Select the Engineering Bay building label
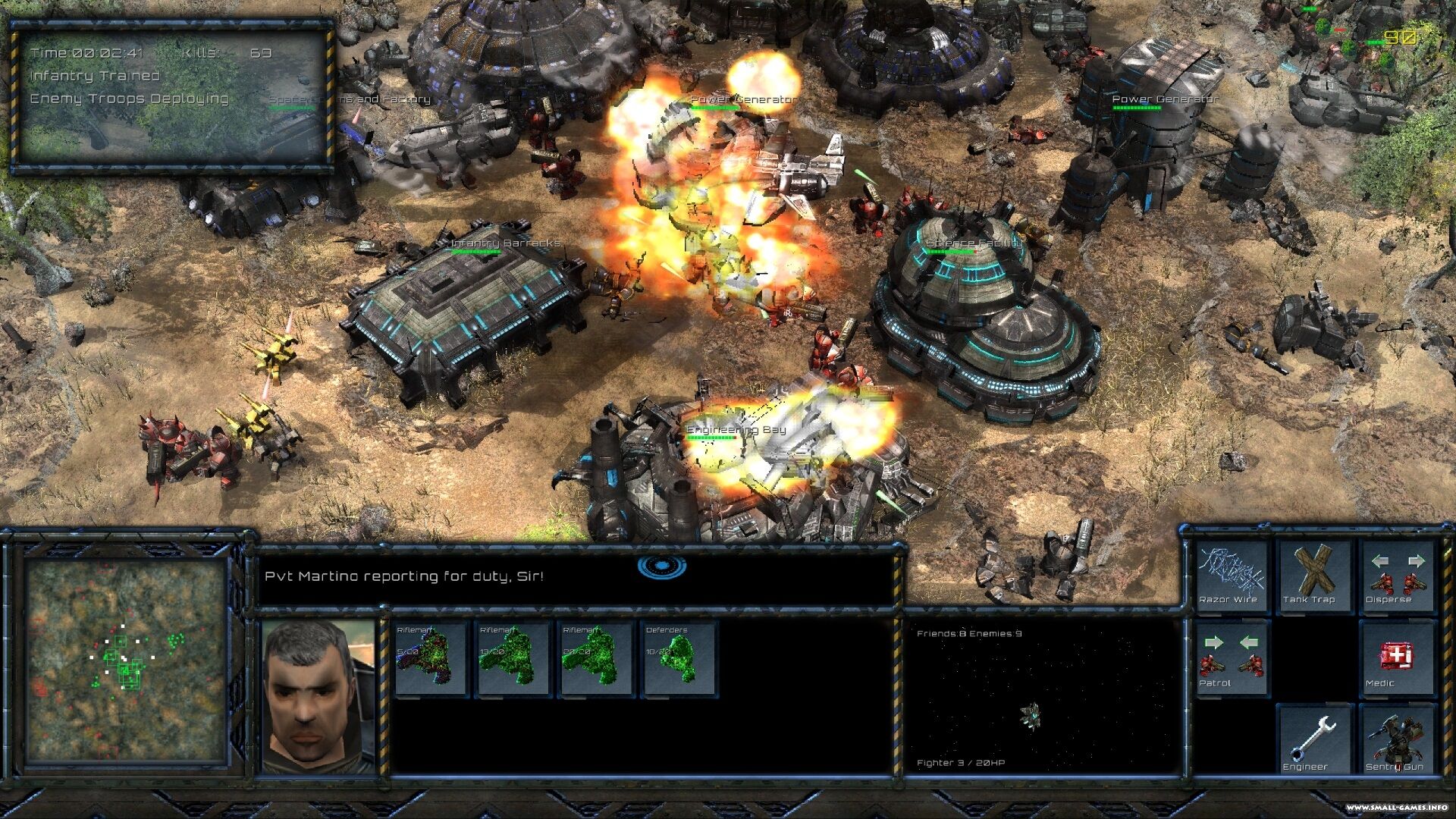The height and width of the screenshot is (819, 1456). point(736,430)
